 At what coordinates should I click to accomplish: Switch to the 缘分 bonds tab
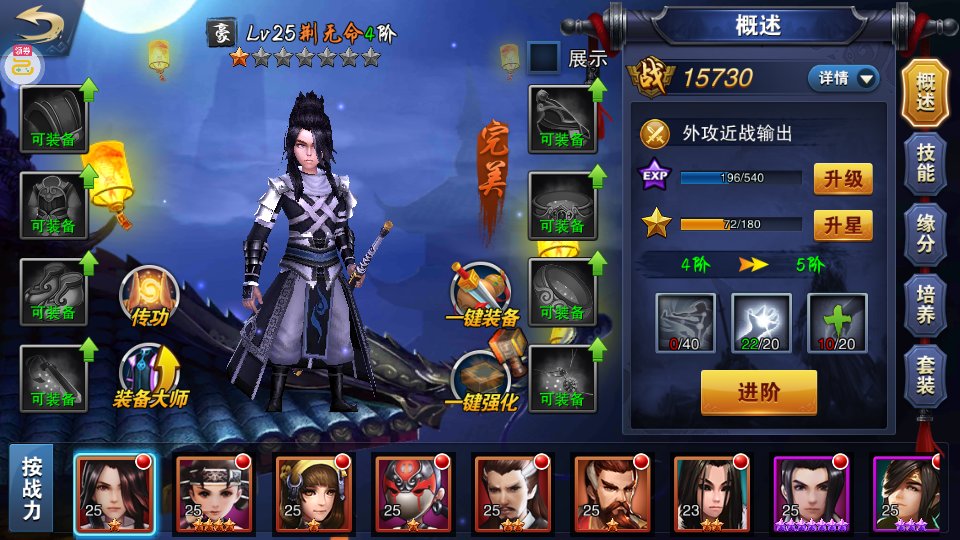coord(925,233)
